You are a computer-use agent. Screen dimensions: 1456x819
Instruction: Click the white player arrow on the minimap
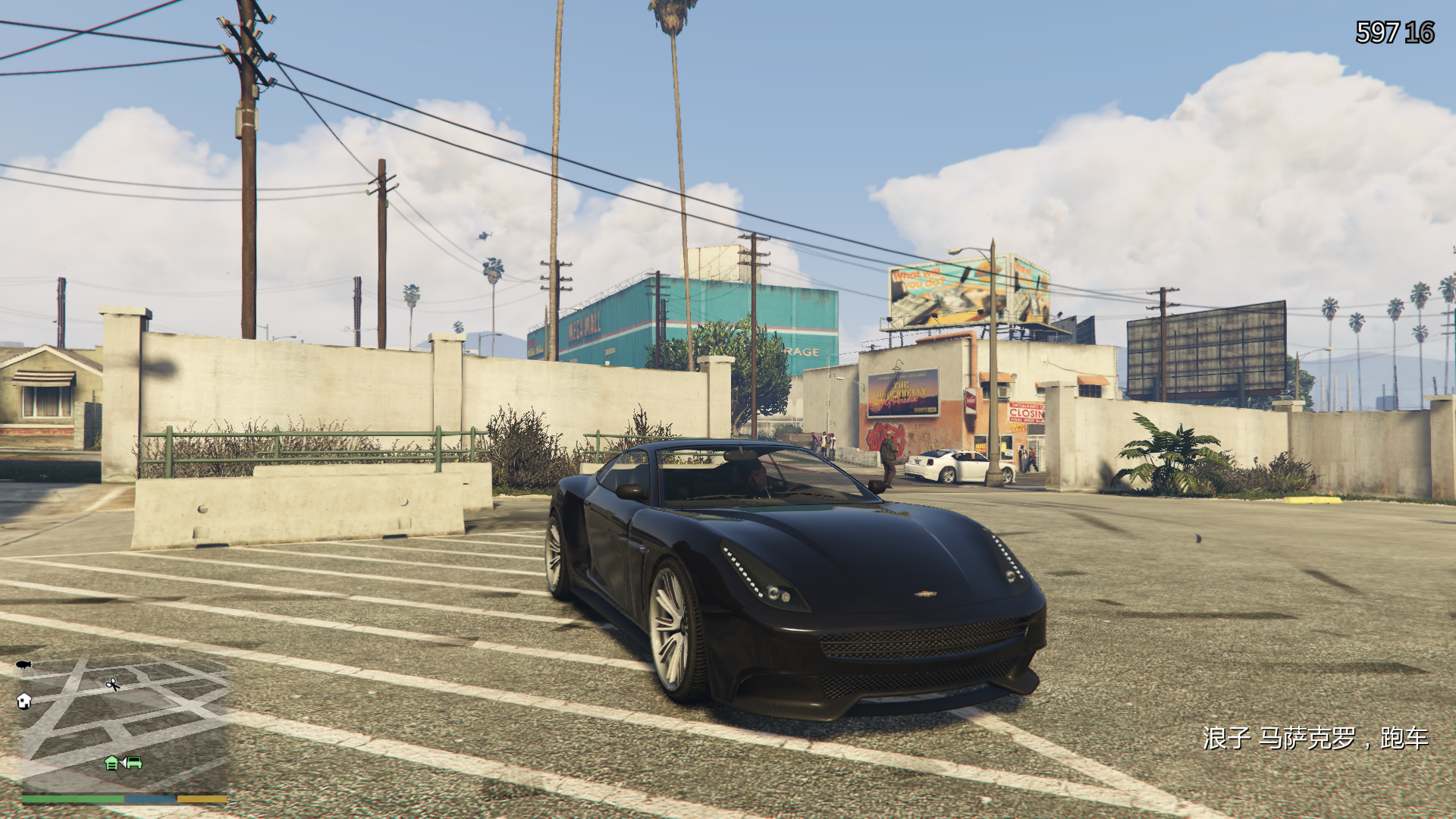point(124,761)
